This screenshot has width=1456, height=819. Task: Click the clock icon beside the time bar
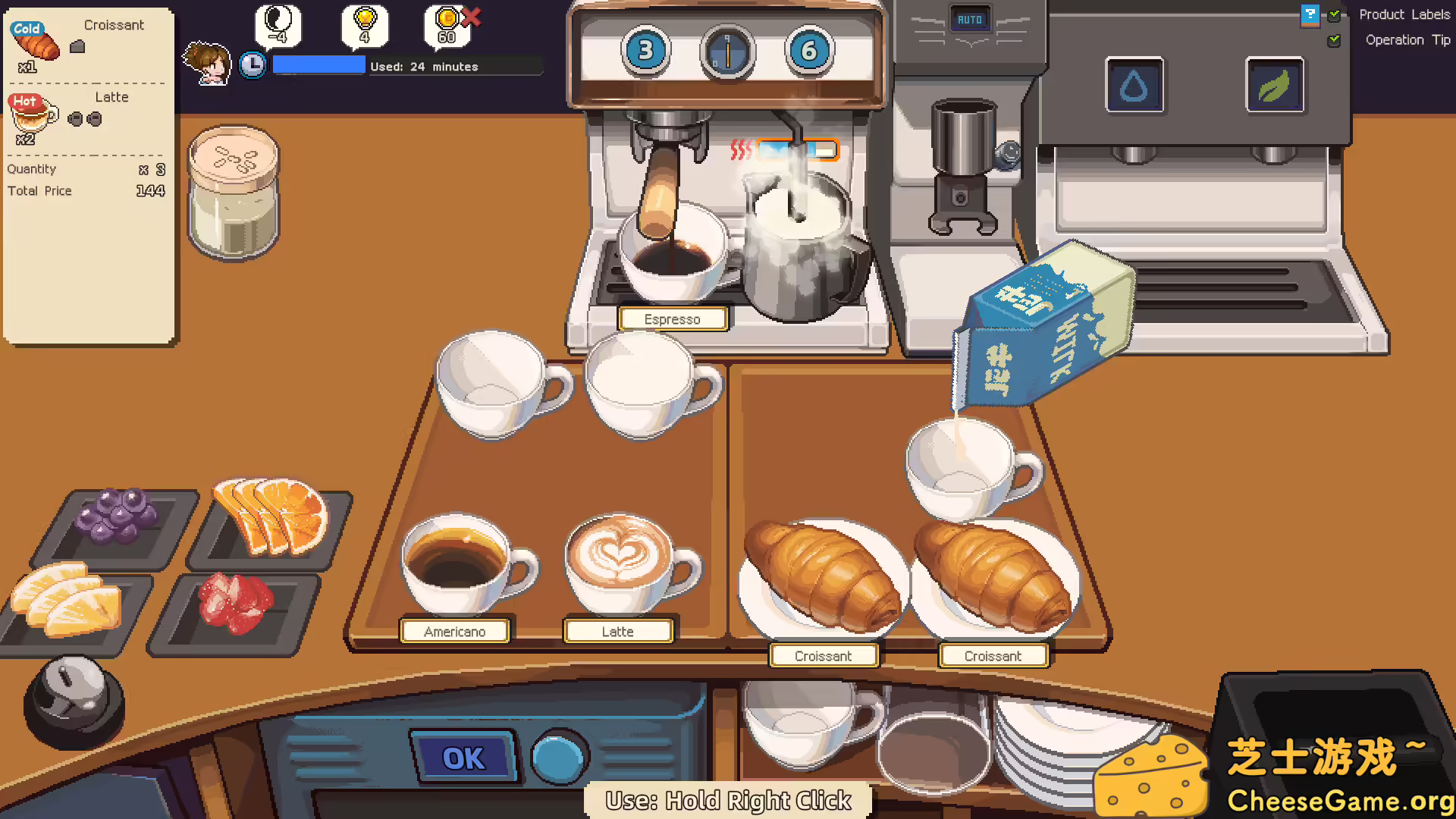[x=253, y=65]
